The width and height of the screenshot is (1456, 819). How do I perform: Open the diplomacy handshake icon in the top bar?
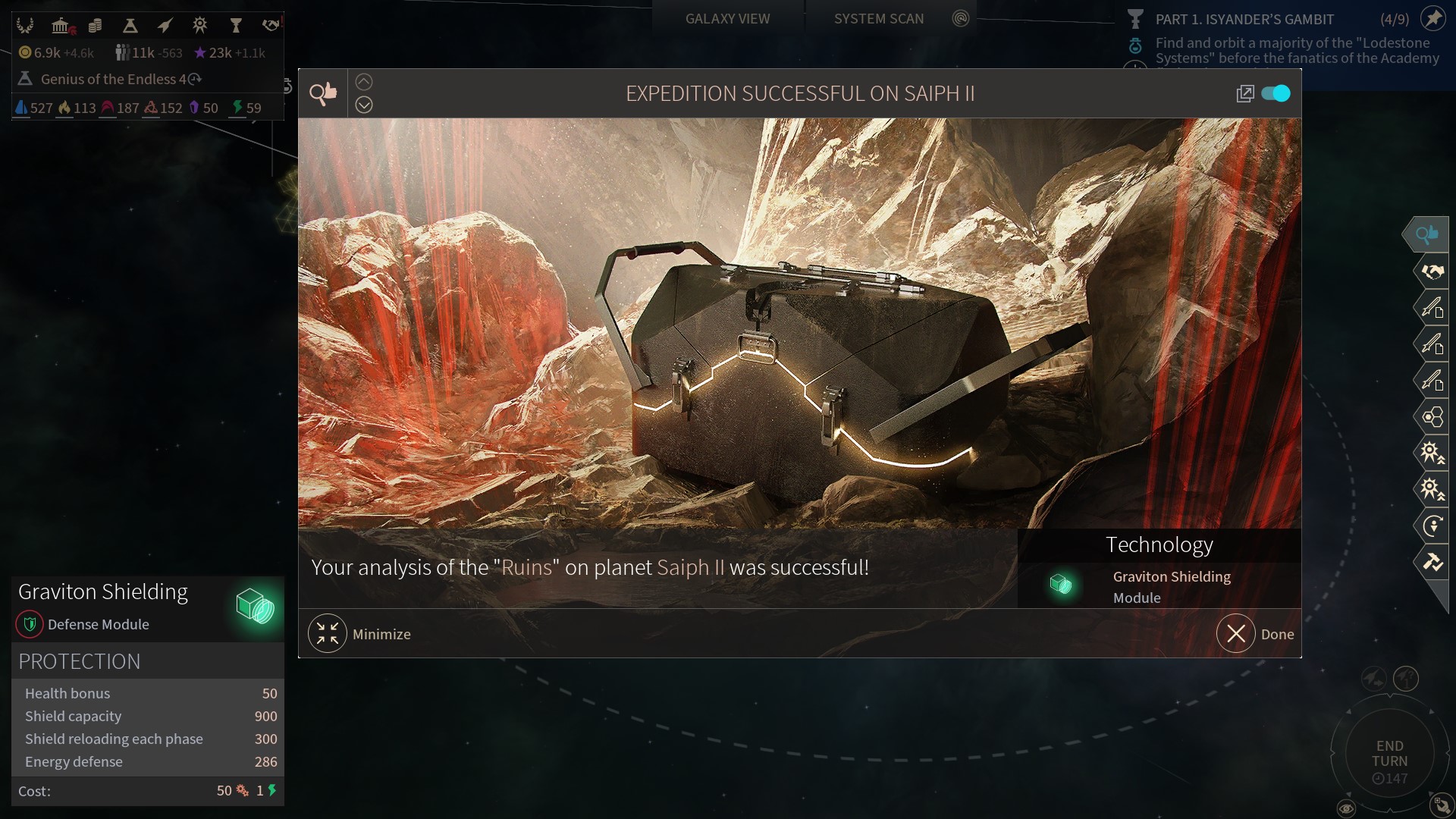271,26
